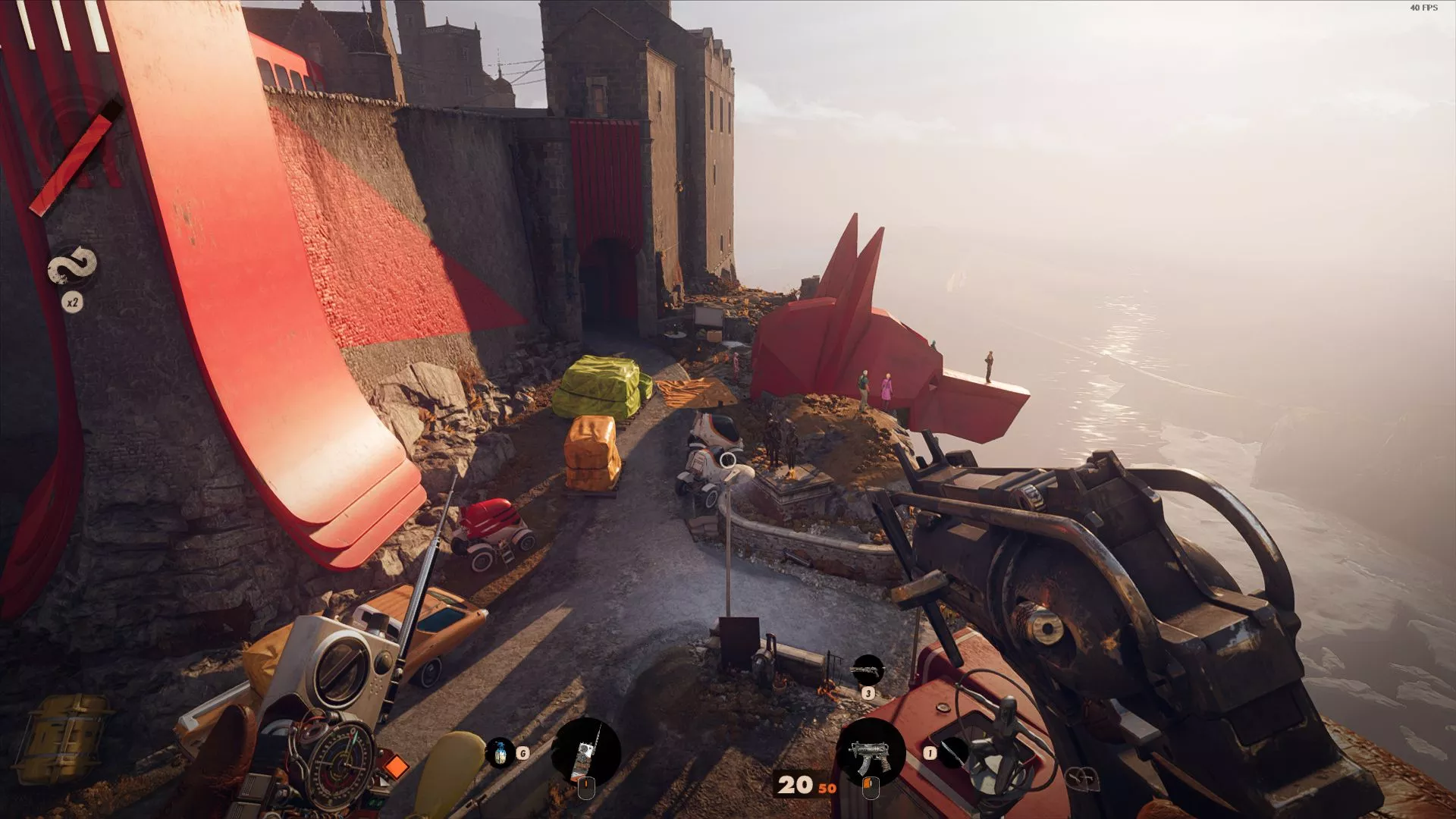Click the x2 Reprise charge badge
This screenshot has height=819, width=1456.
(74, 301)
